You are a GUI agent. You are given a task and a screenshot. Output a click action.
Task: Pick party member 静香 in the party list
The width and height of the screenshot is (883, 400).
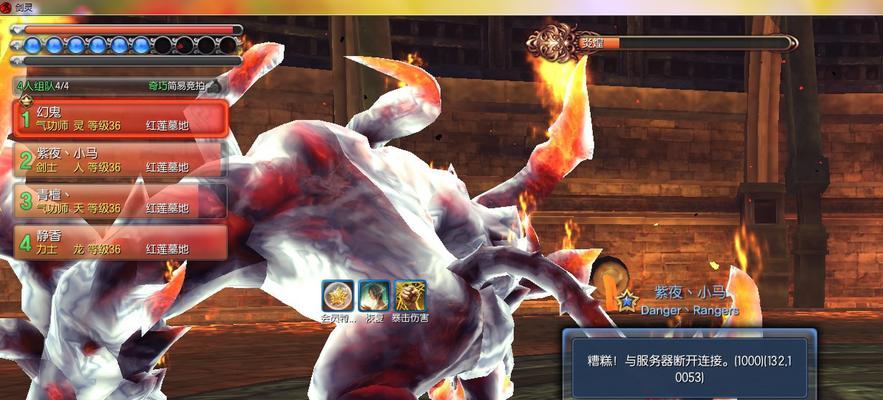tap(120, 242)
